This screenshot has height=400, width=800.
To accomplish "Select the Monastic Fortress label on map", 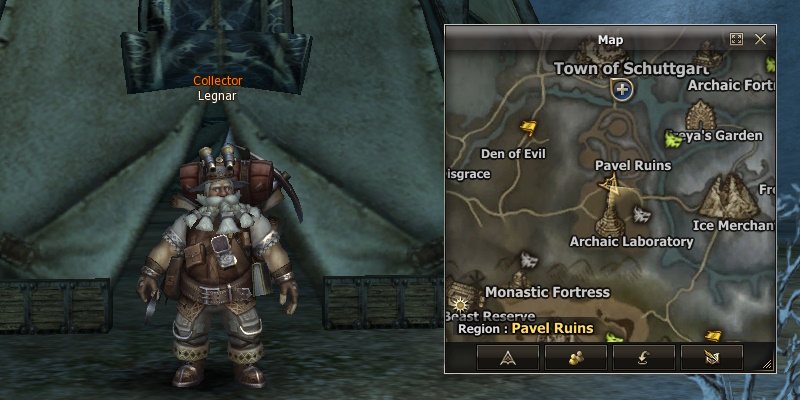I will 547,292.
